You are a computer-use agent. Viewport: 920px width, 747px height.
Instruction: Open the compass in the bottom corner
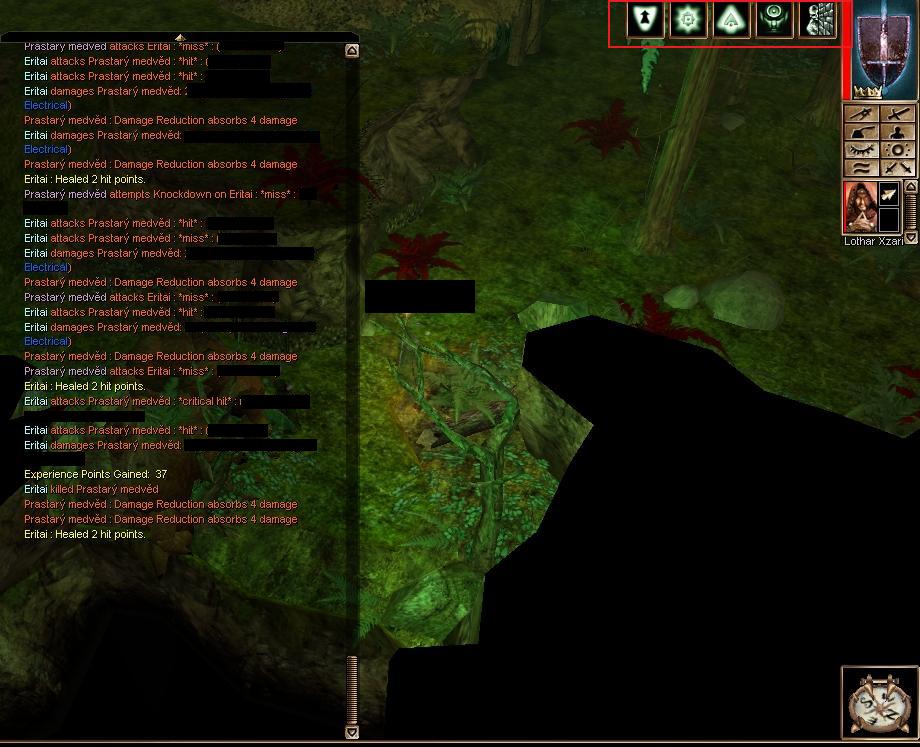coord(880,704)
